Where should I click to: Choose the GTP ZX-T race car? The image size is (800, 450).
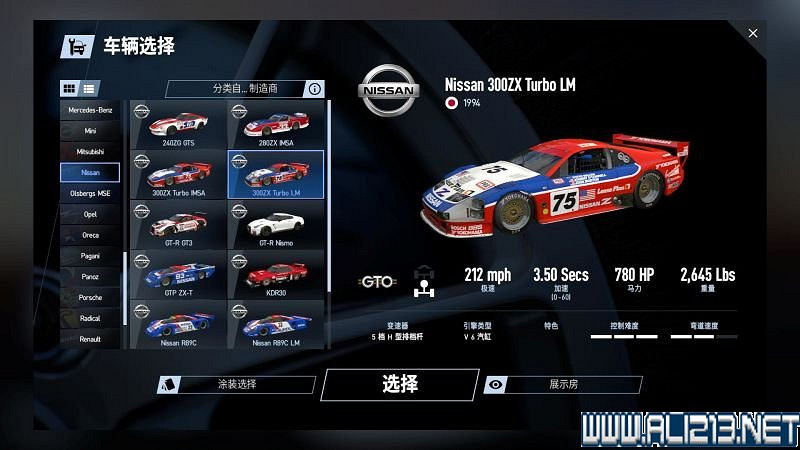tap(178, 273)
